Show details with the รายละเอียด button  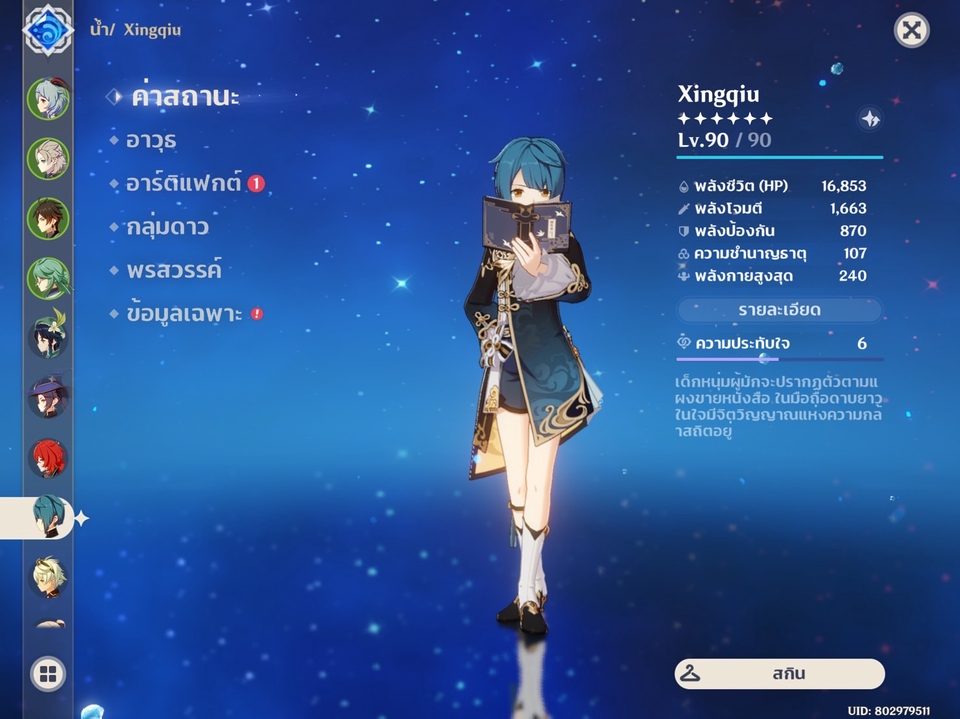(779, 310)
